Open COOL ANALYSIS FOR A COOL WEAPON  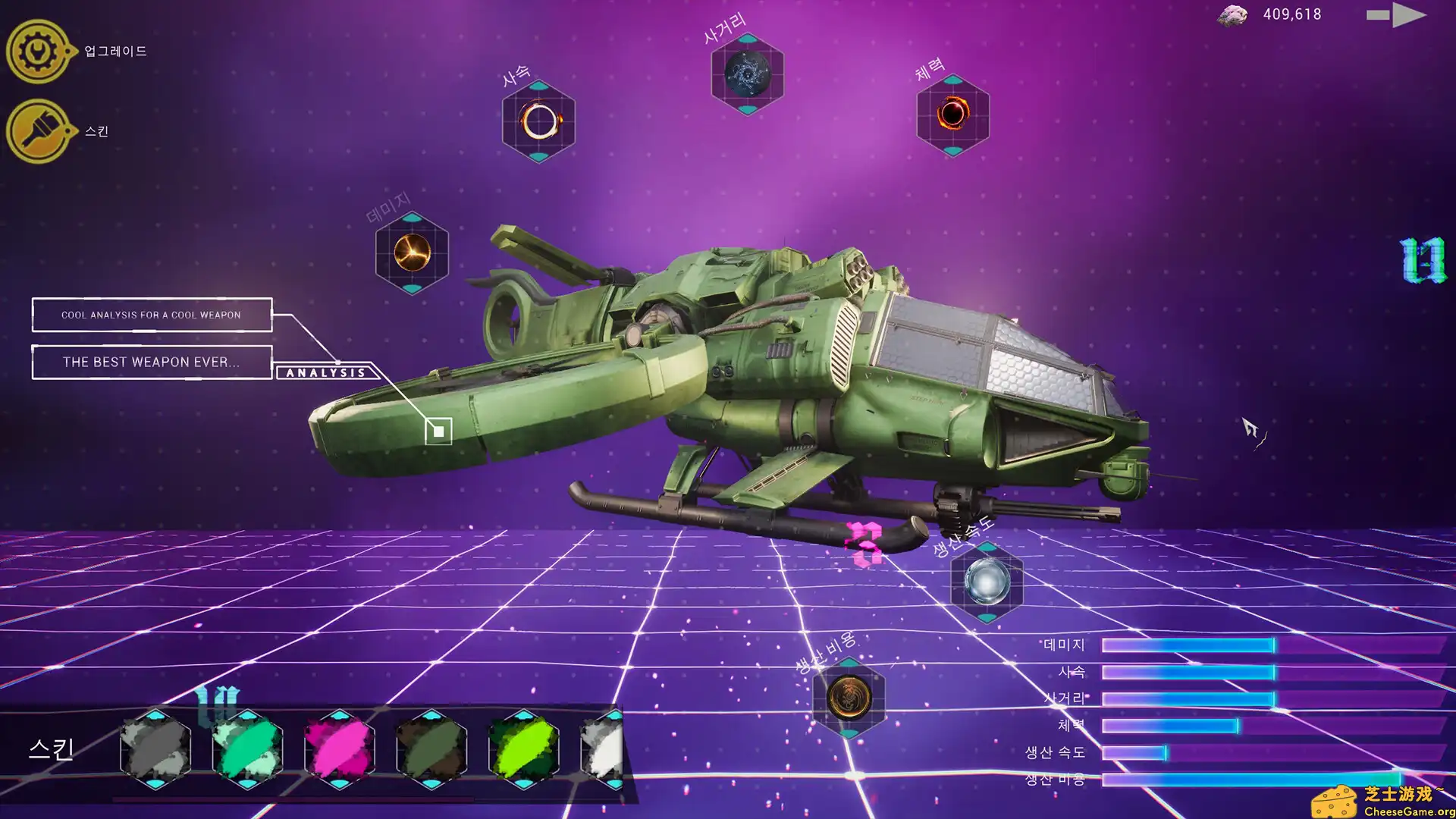[151, 315]
